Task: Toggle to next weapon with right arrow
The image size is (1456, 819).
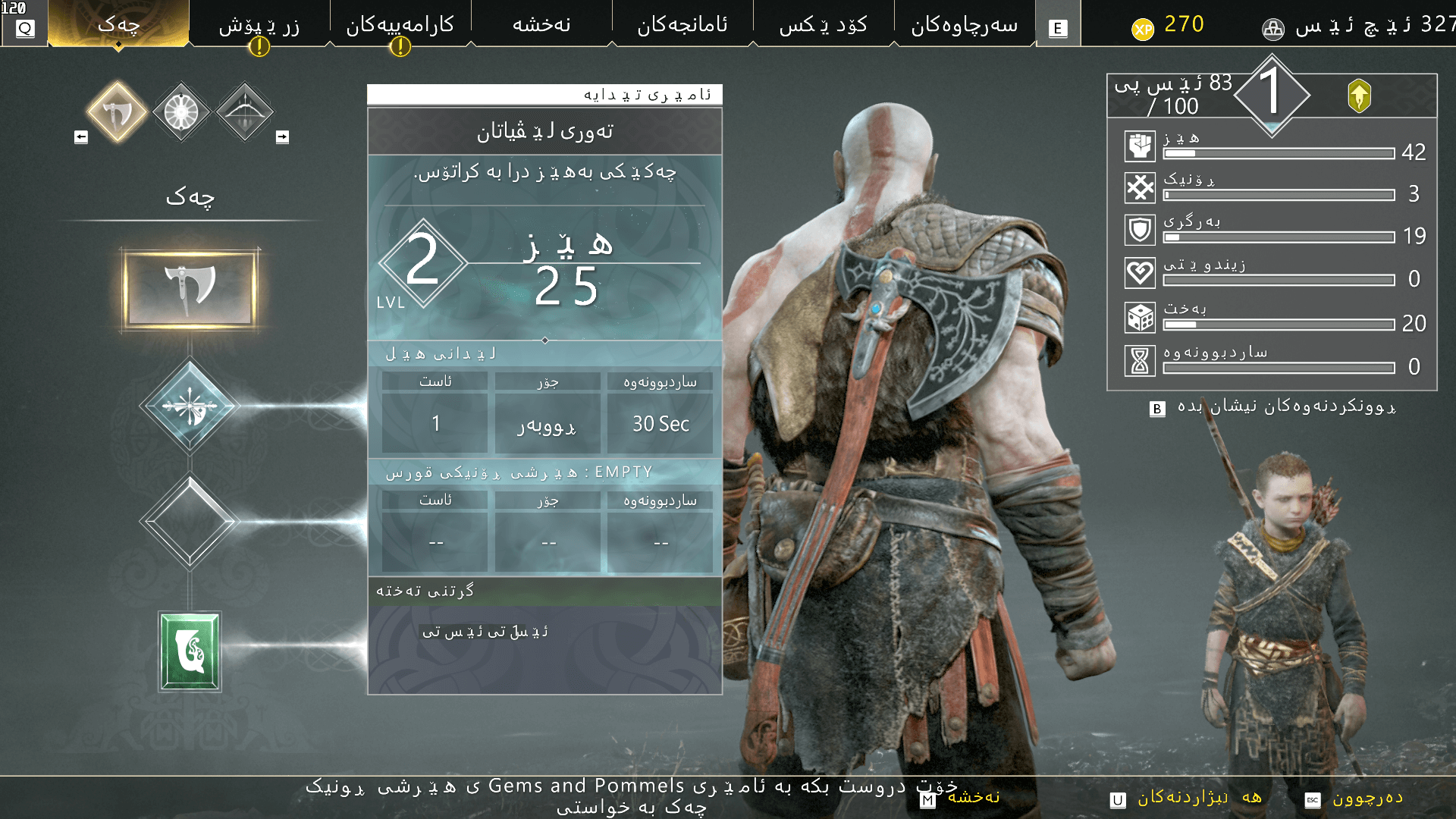Action: point(281,136)
